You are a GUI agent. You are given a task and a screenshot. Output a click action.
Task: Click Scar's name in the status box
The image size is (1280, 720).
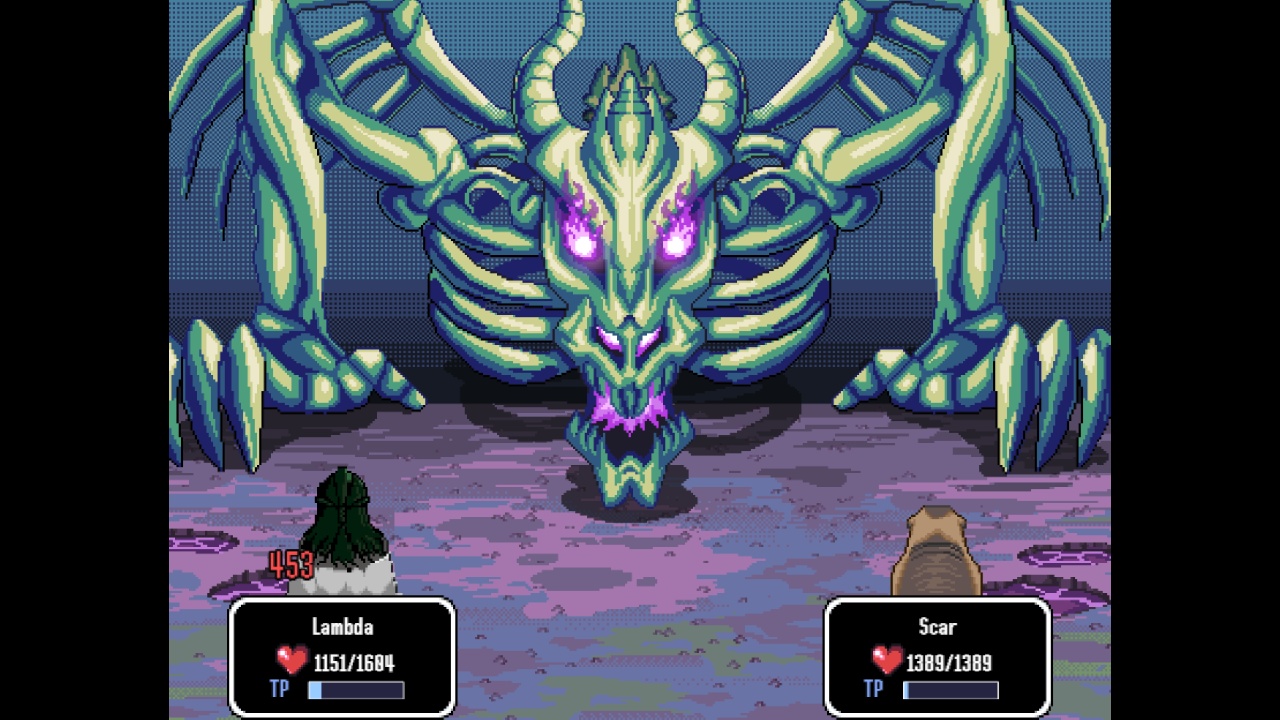pos(938,627)
